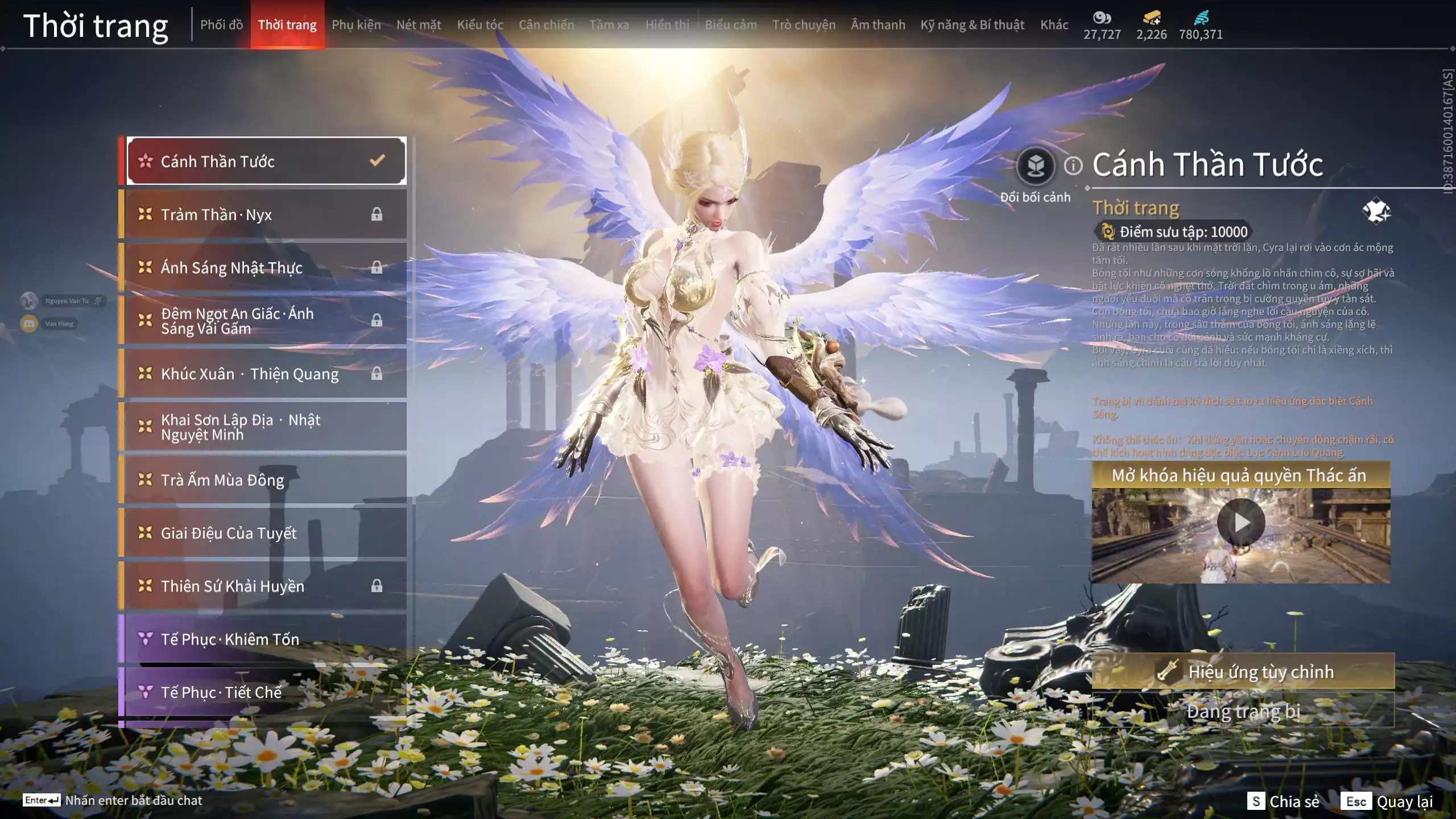Select the Trảm Thần · Nyx outfit
Image resolution: width=1456 pixels, height=819 pixels.
pyautogui.click(x=265, y=214)
